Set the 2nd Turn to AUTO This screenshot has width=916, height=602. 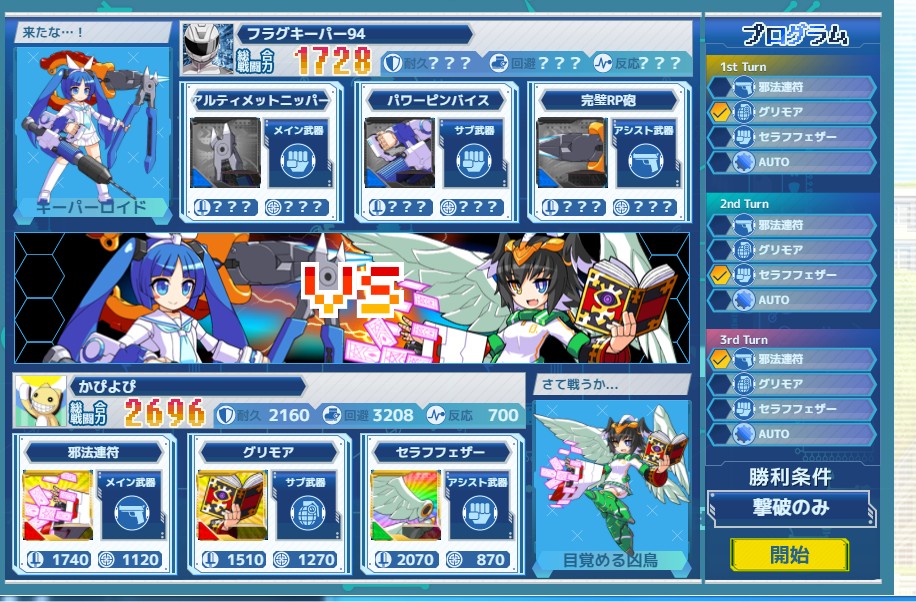coord(792,299)
